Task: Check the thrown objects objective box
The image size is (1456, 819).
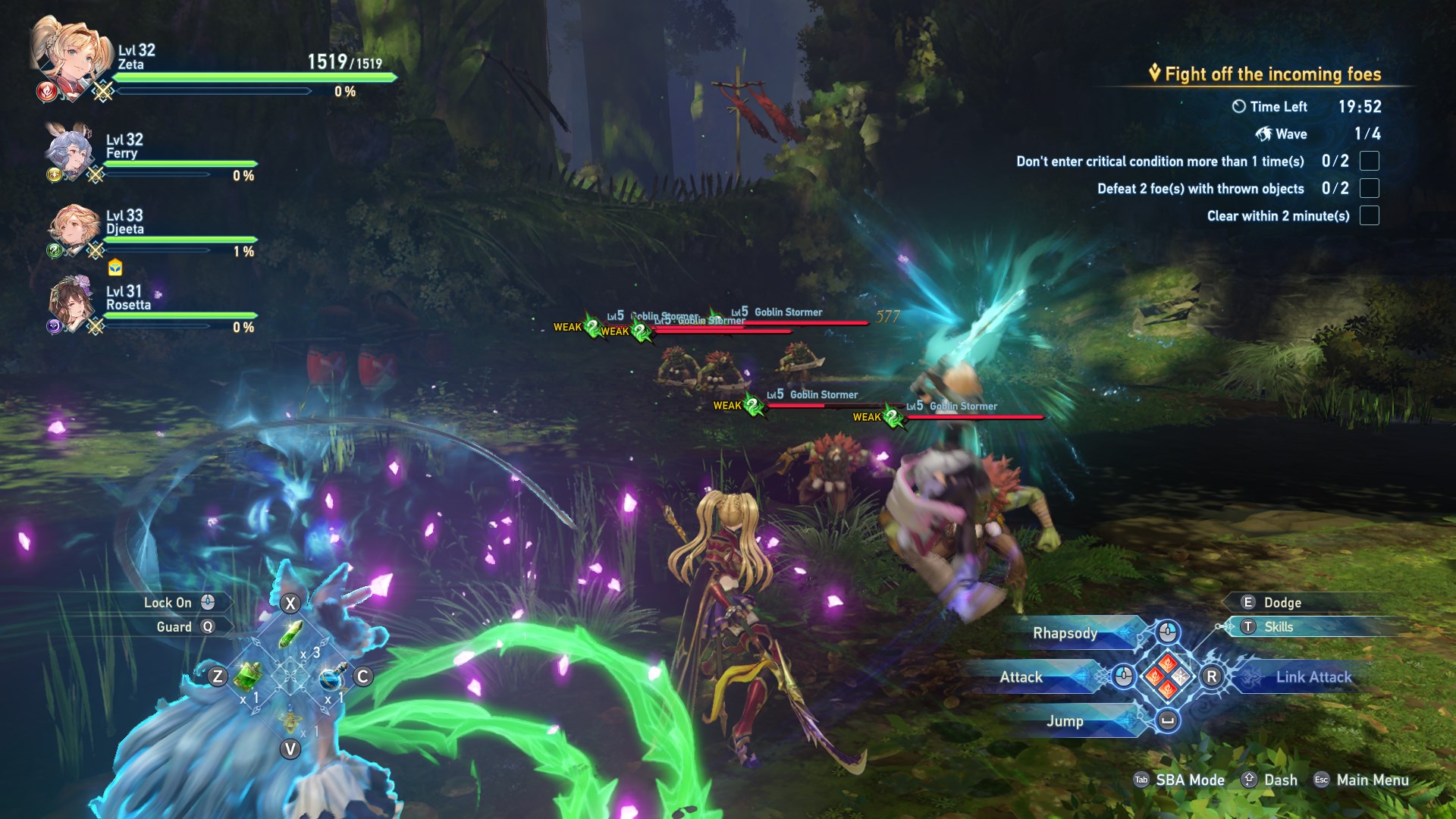Action: pos(1369,188)
